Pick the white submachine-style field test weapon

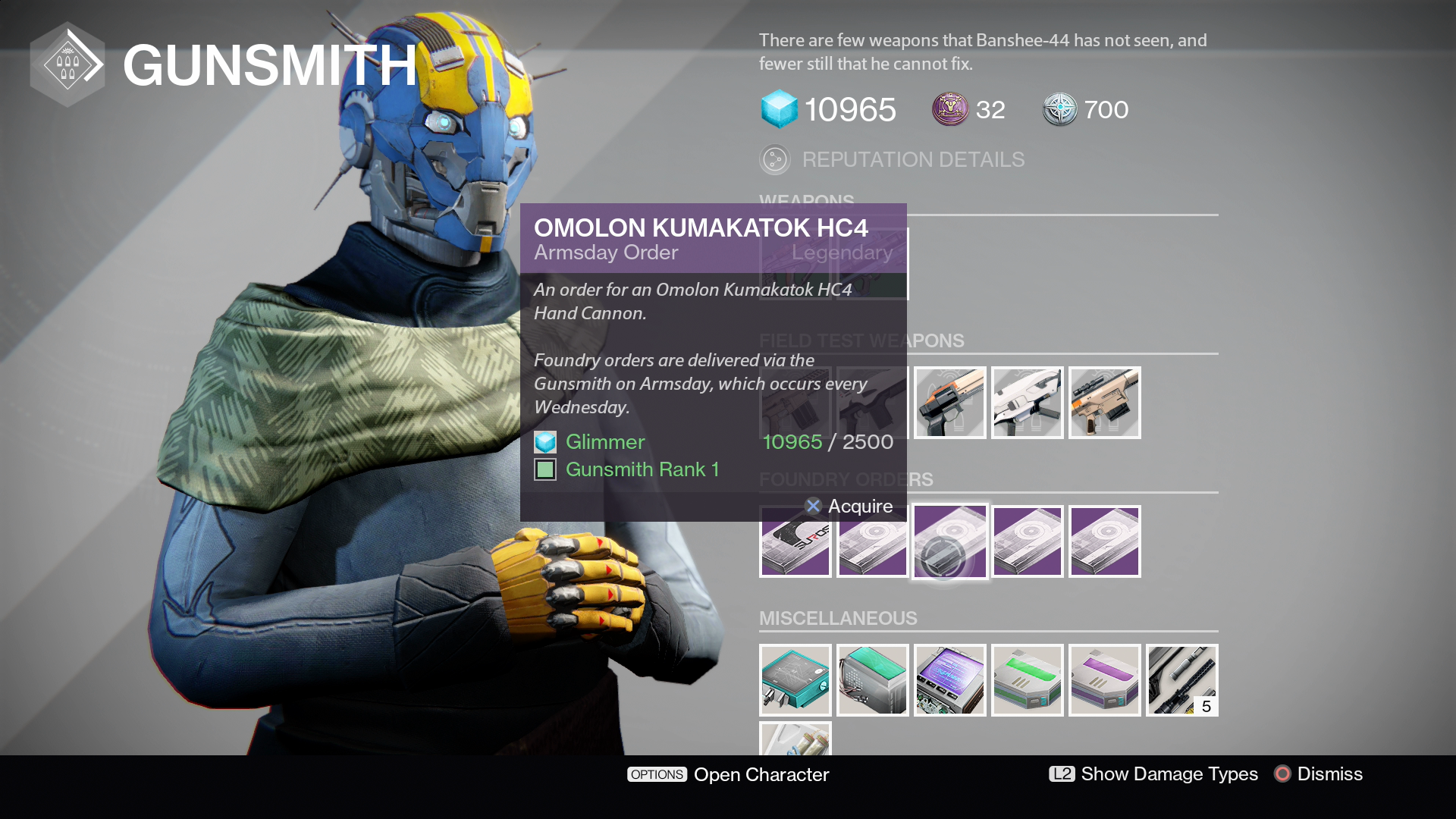point(1027,403)
